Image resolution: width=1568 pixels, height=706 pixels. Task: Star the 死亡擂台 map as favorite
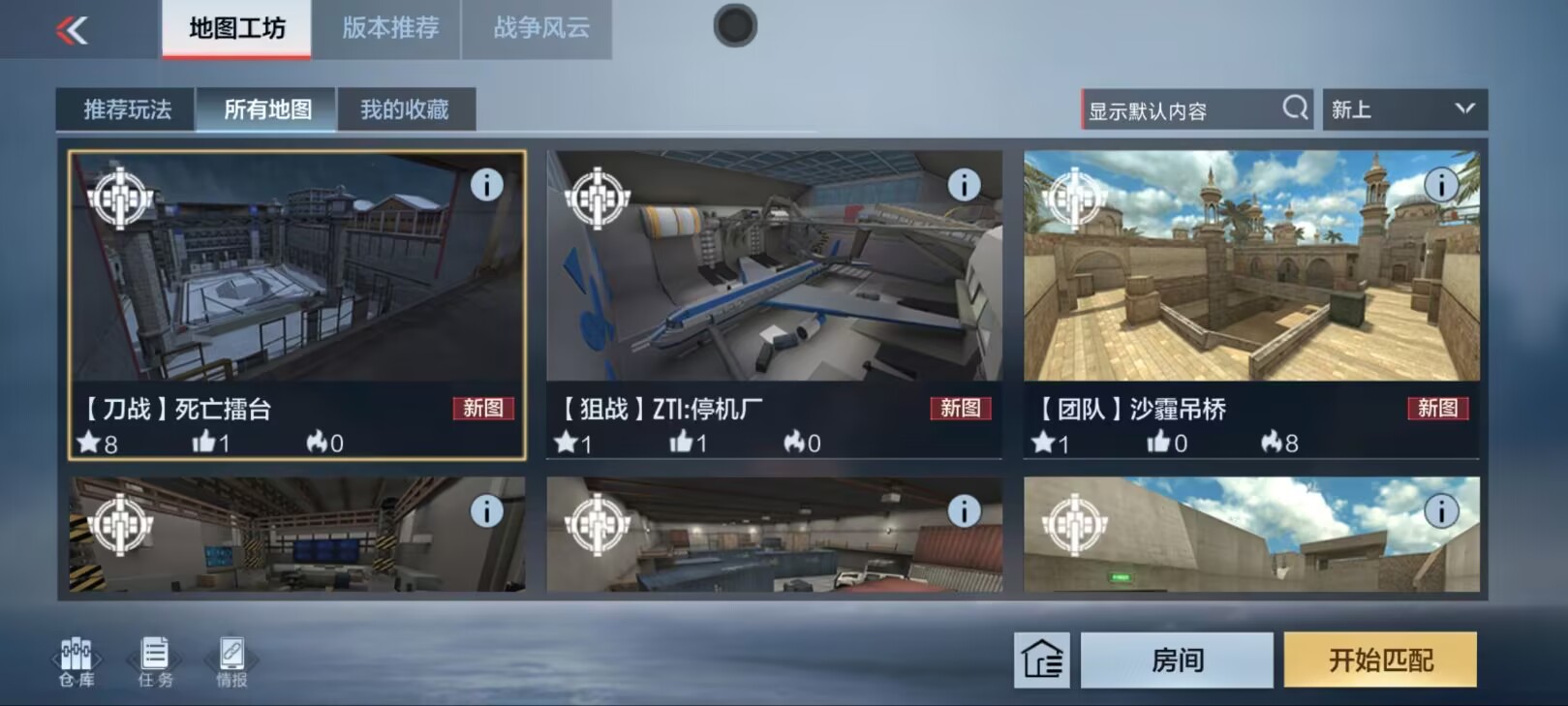point(88,443)
